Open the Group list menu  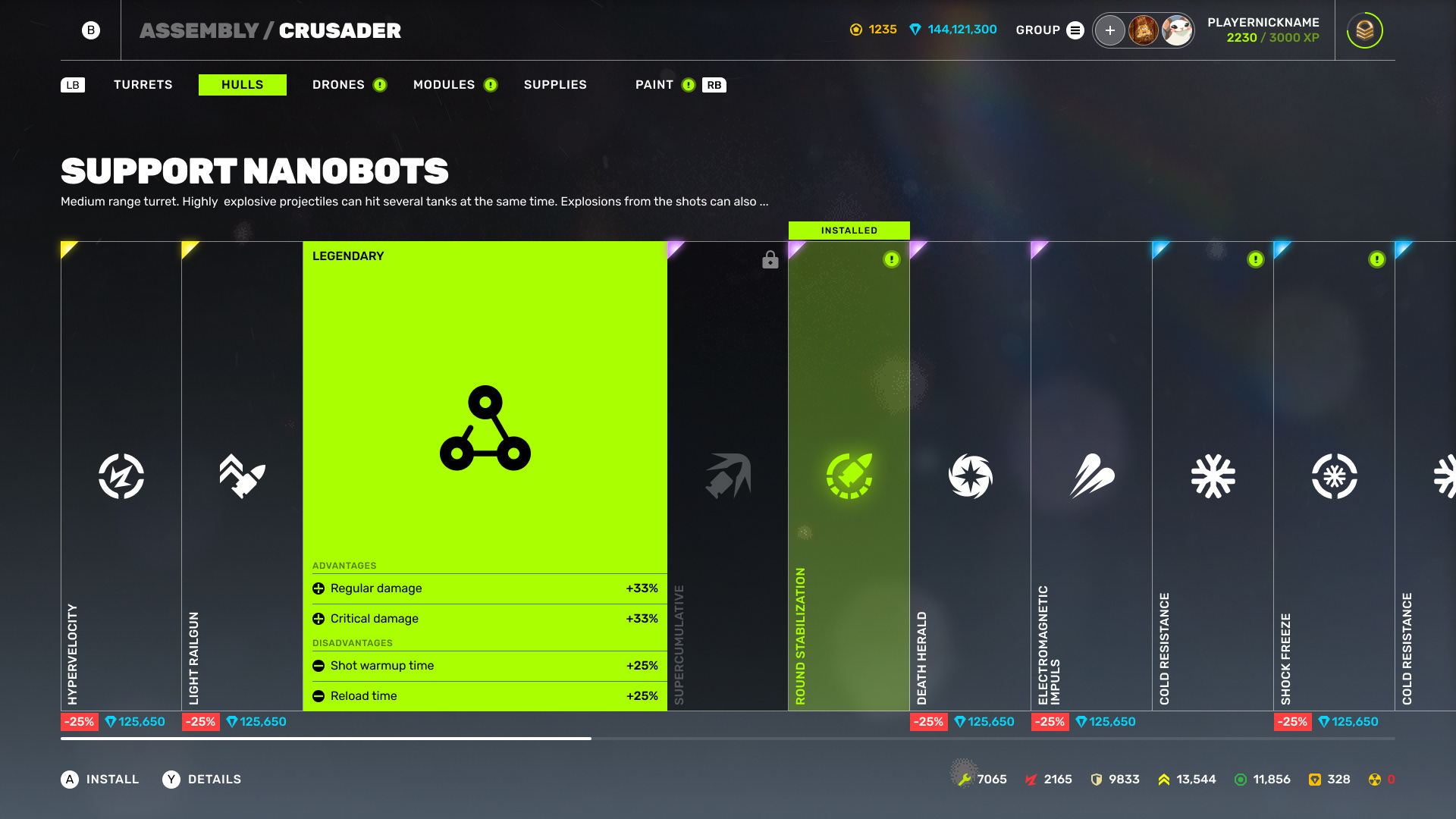point(1075,30)
